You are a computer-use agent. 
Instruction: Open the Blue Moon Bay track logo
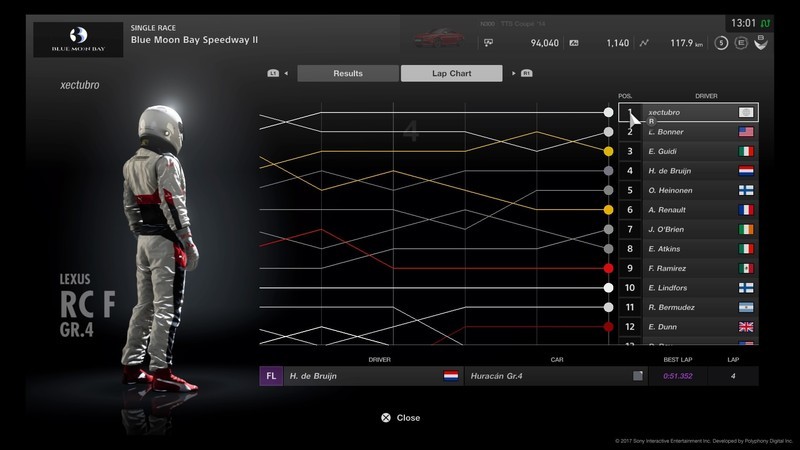click(78, 38)
